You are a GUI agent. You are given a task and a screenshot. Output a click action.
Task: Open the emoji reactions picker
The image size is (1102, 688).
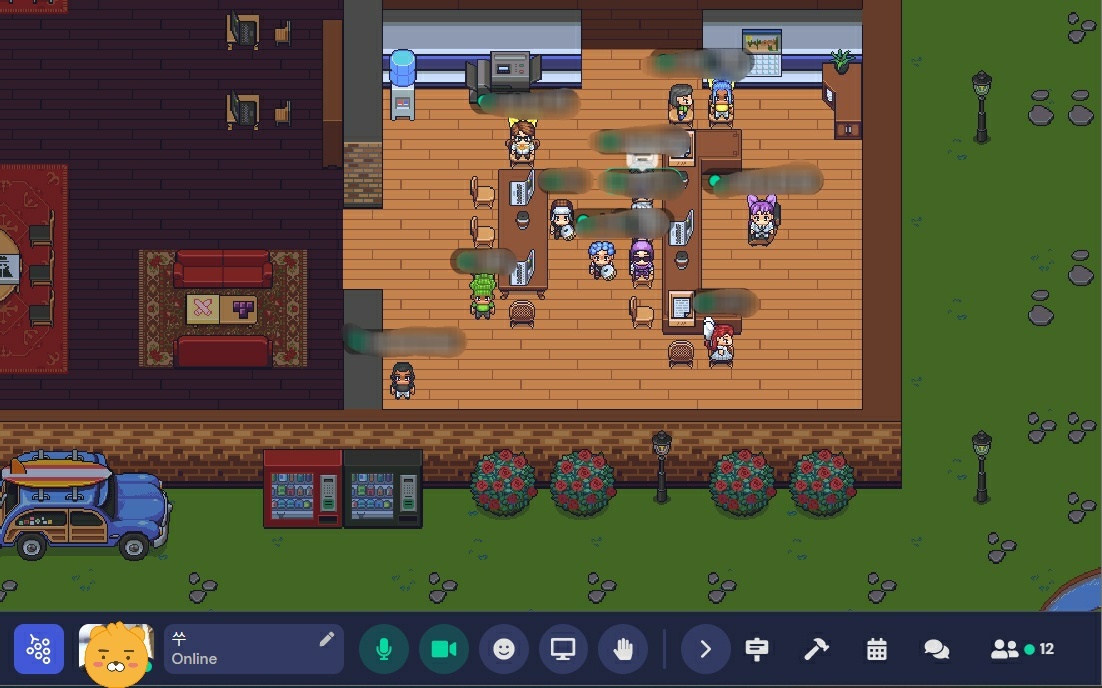[x=504, y=650]
